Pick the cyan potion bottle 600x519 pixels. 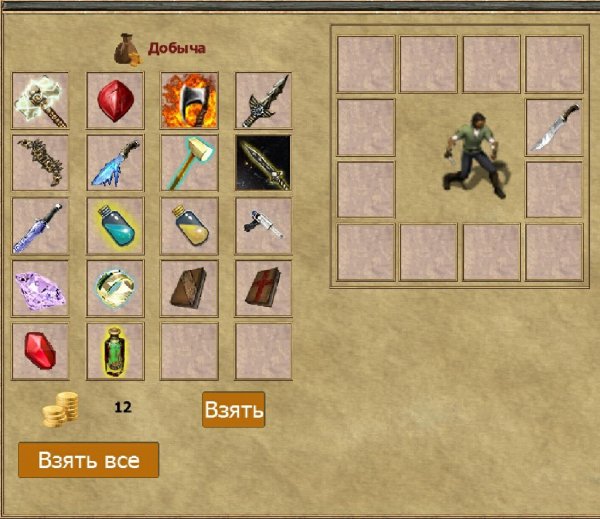pos(115,226)
